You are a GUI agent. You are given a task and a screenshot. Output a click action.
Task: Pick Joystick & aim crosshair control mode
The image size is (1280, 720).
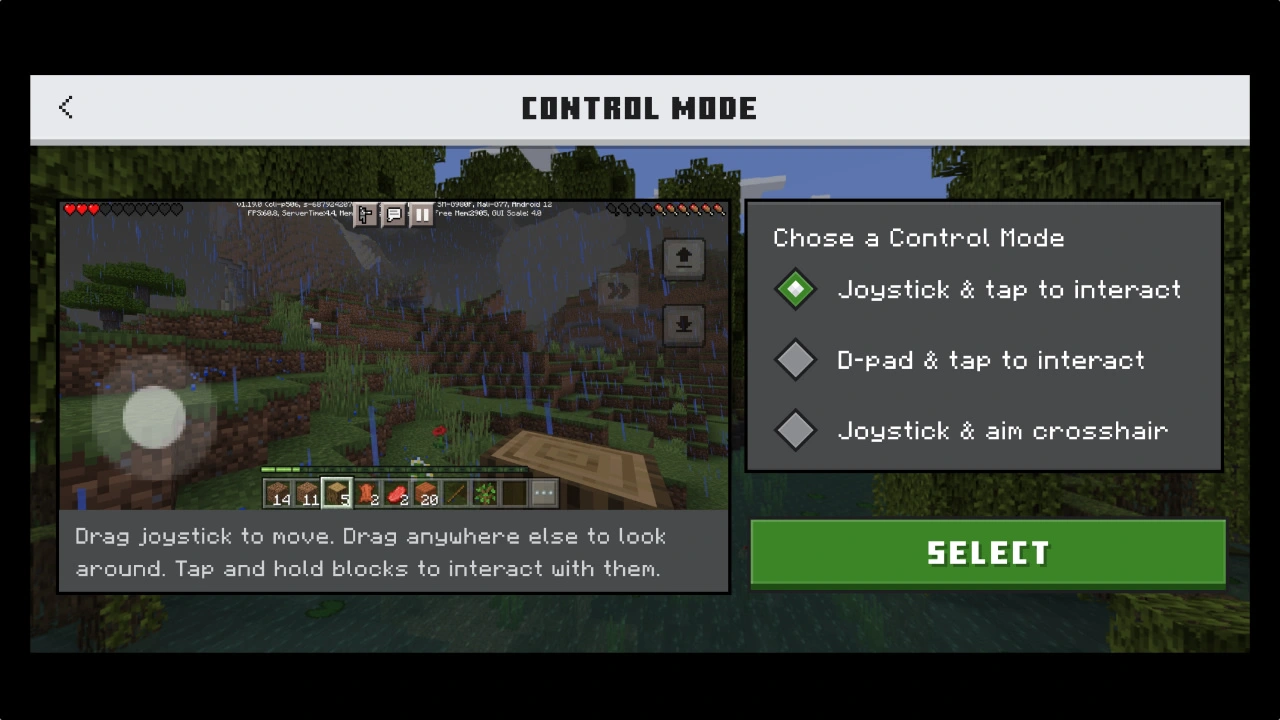point(796,430)
